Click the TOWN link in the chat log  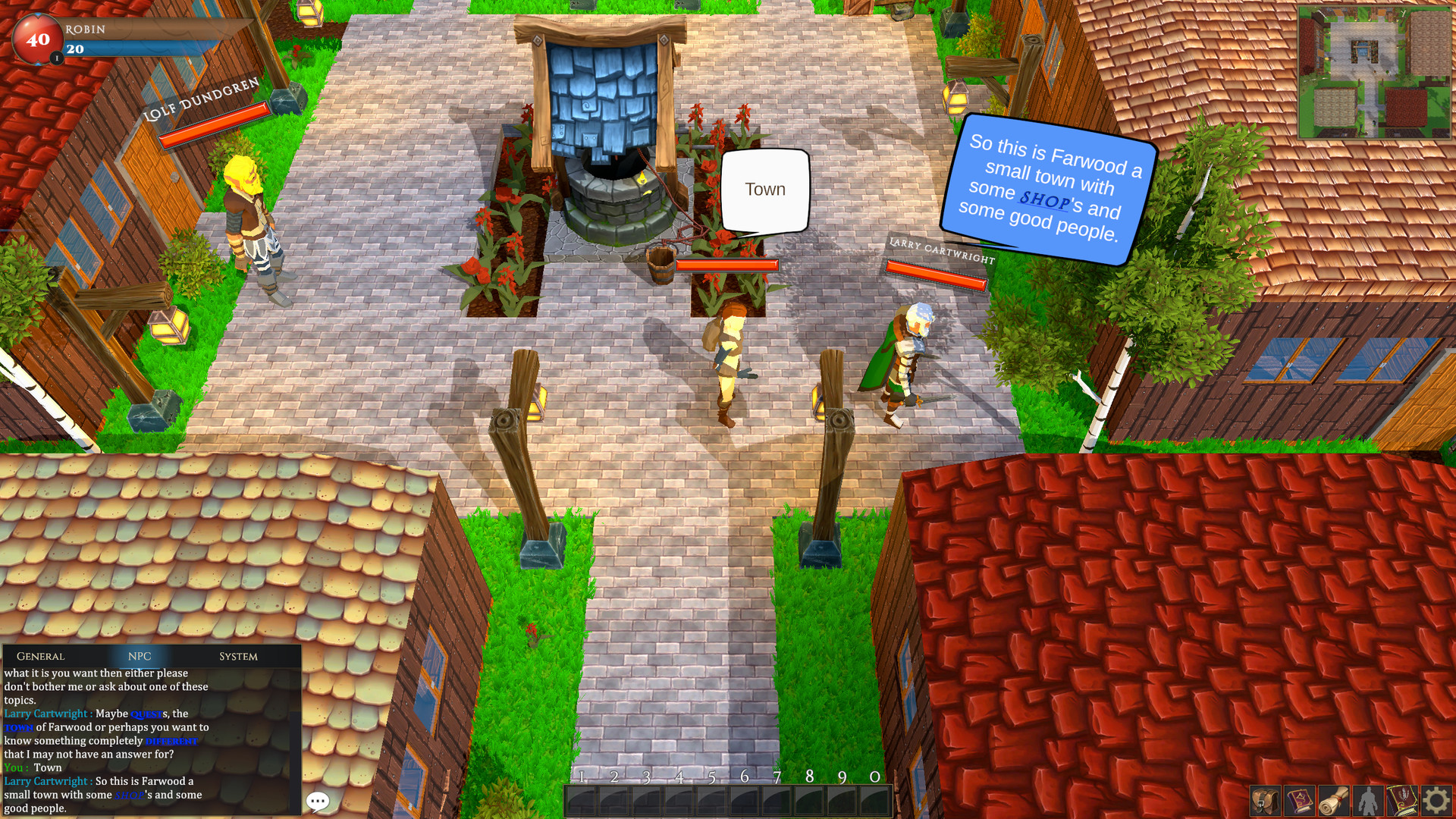[x=19, y=727]
